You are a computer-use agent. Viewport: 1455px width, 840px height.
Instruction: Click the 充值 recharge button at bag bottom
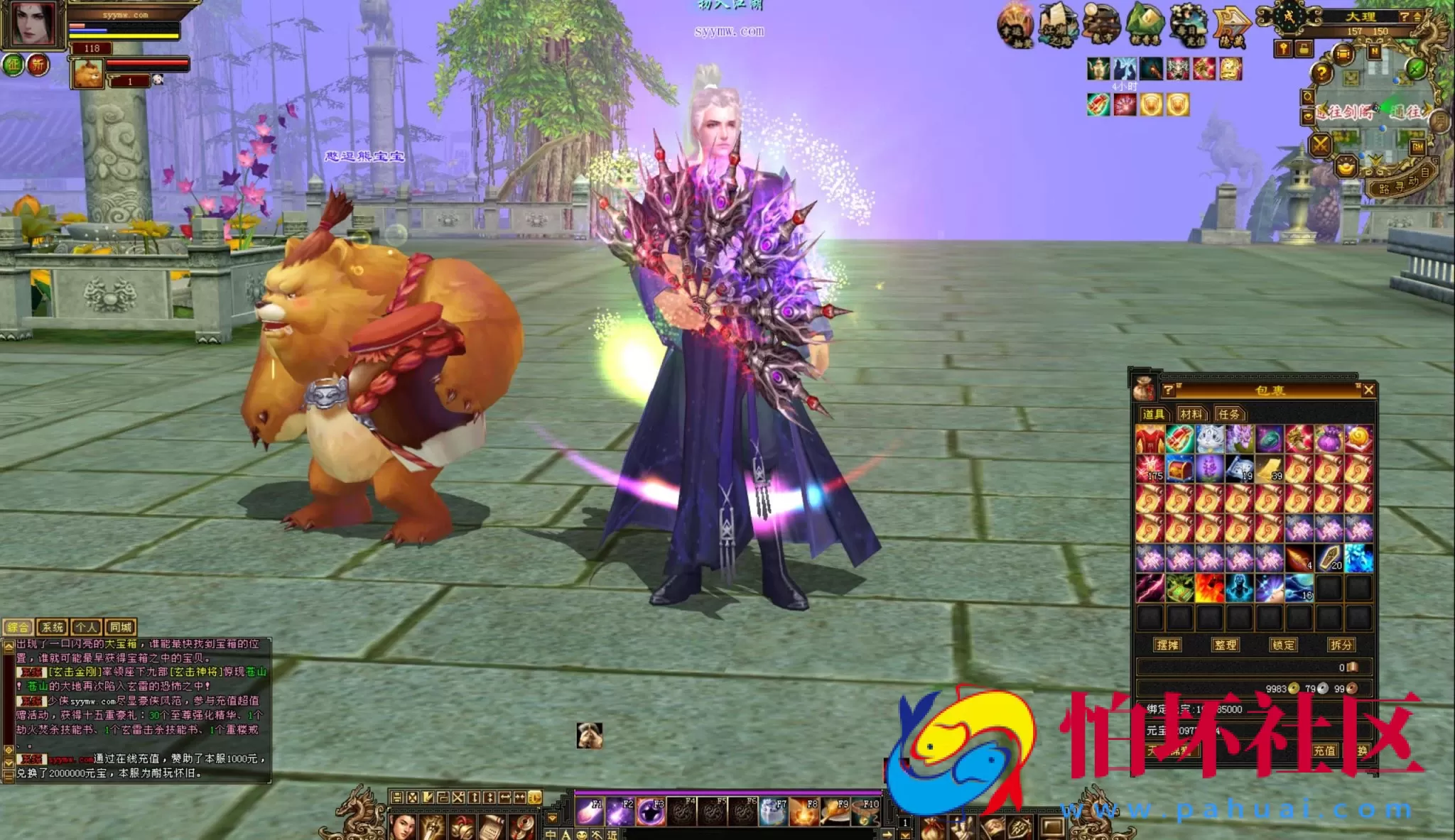pos(1326,751)
